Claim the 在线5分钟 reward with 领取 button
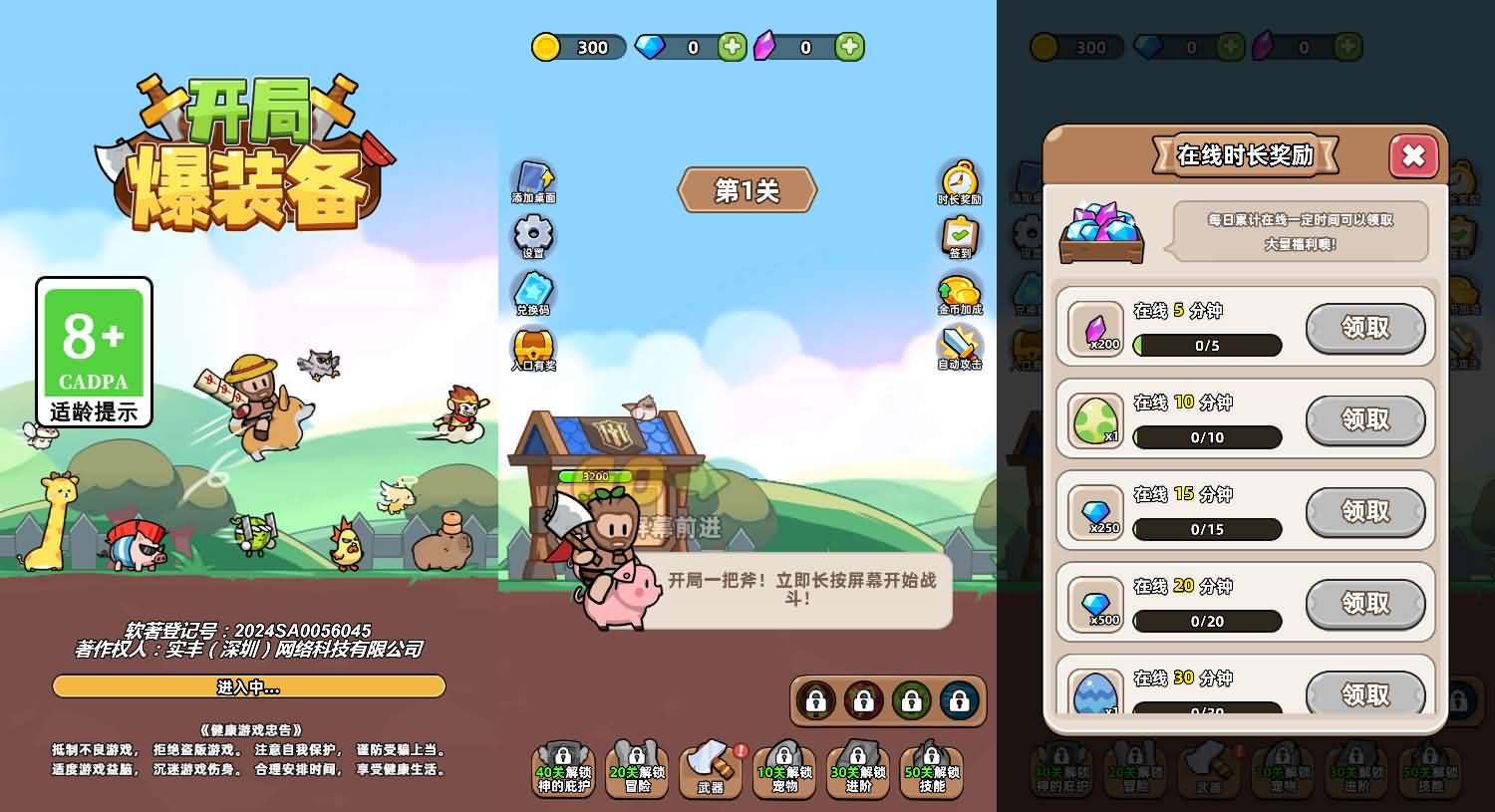The width and height of the screenshot is (1495, 812). tap(1366, 329)
